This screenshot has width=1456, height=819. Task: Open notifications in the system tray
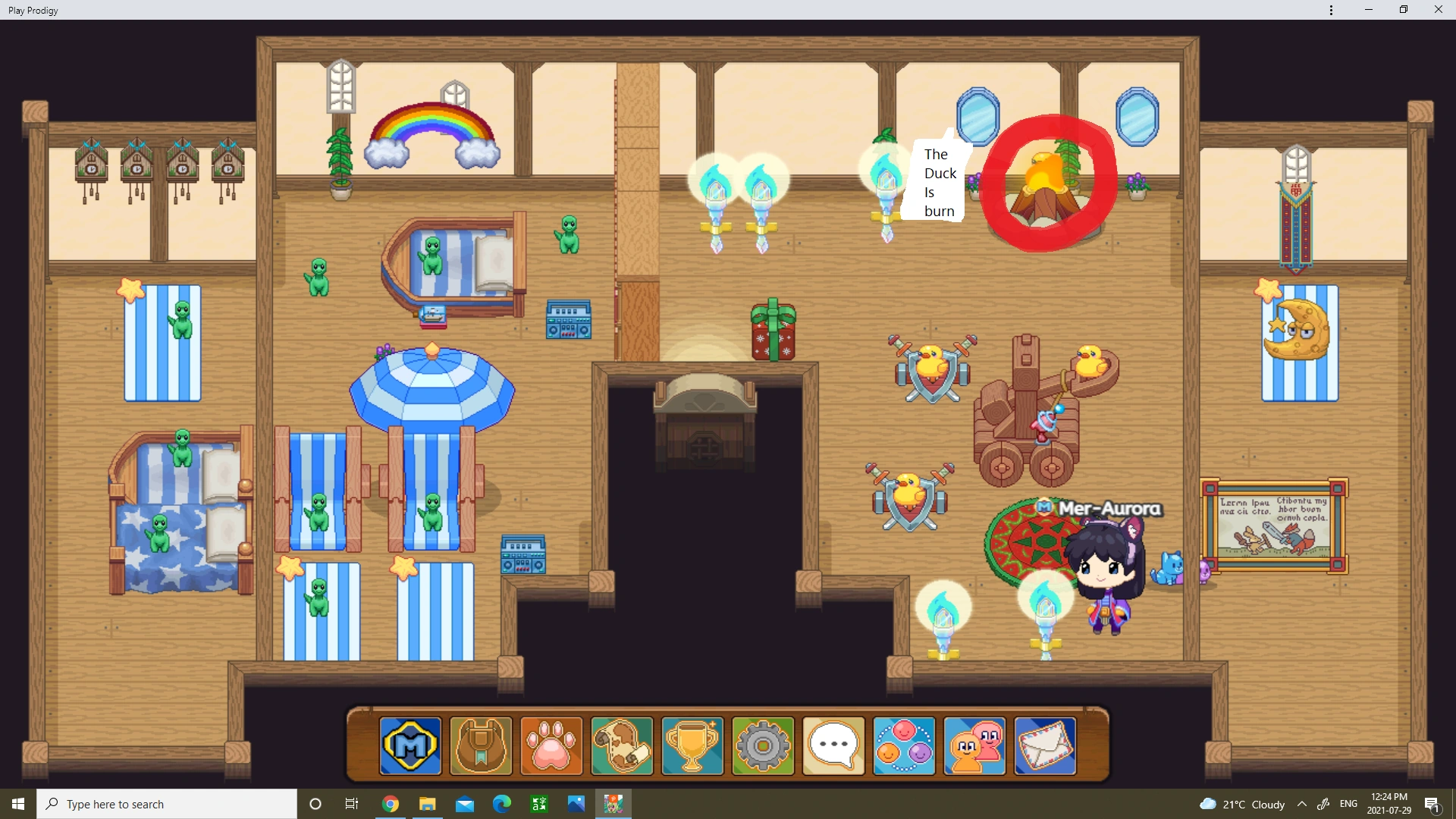click(1433, 804)
